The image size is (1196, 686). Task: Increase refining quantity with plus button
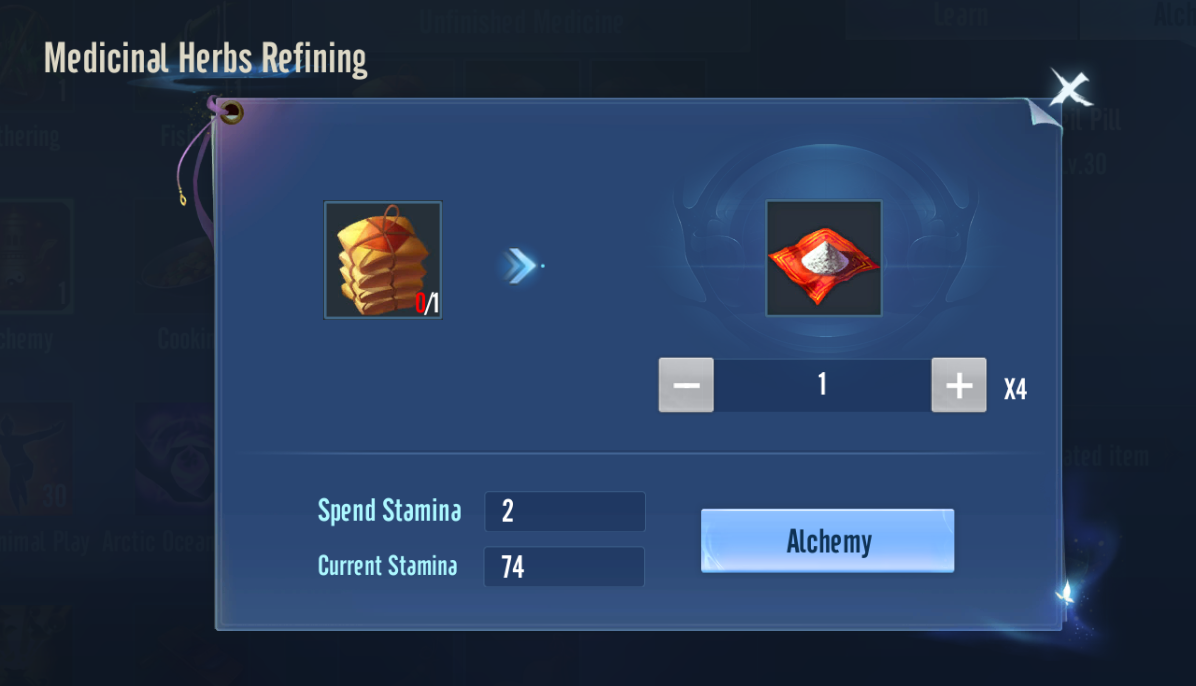tap(958, 385)
